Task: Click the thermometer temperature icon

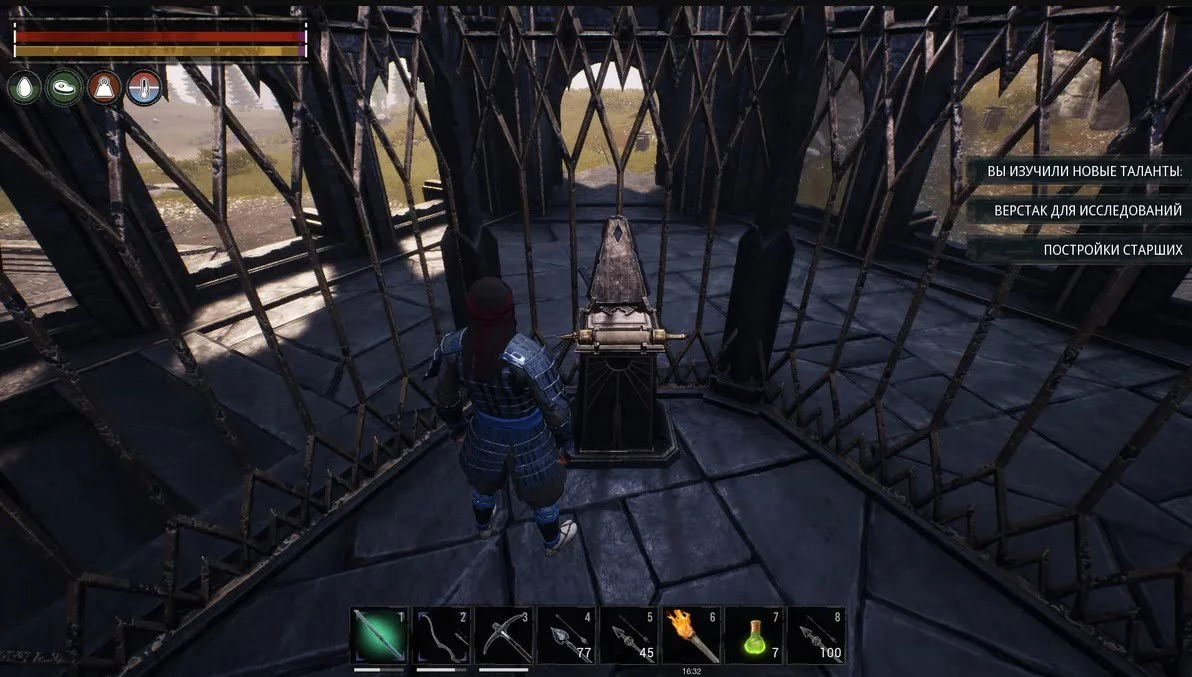Action: pyautogui.click(x=144, y=88)
